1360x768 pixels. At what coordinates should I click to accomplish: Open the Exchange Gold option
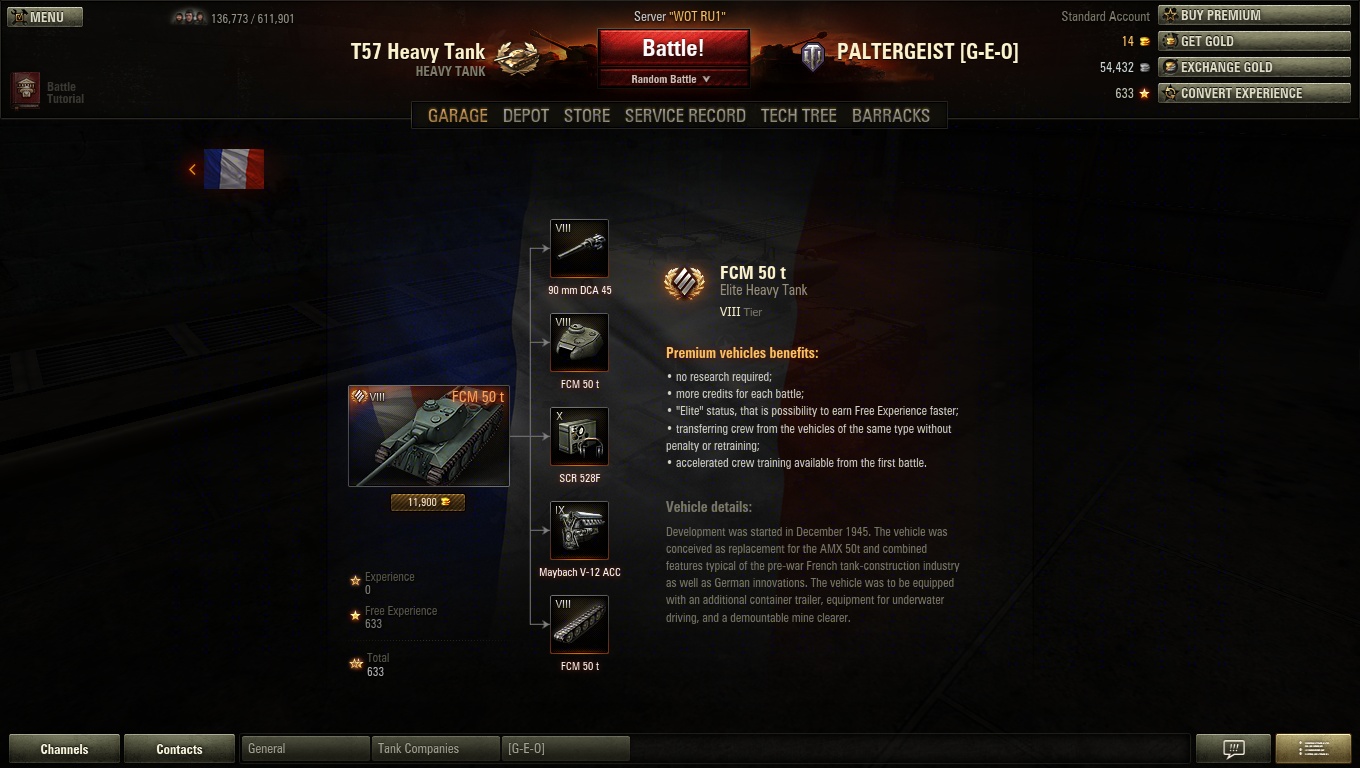1254,67
